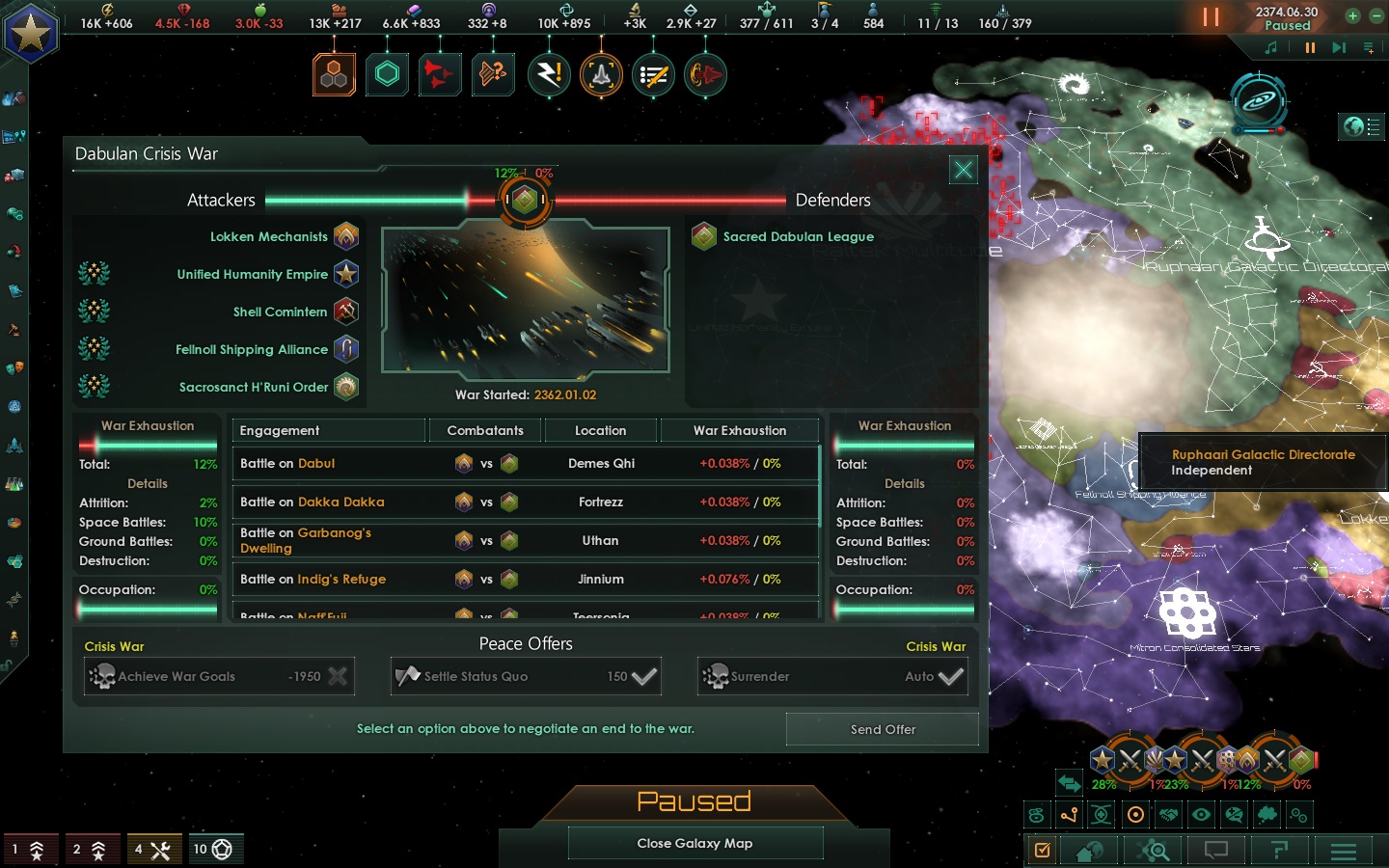This screenshot has height=868, width=1389.
Task: Unpause the game with the pause button
Action: (1212, 16)
